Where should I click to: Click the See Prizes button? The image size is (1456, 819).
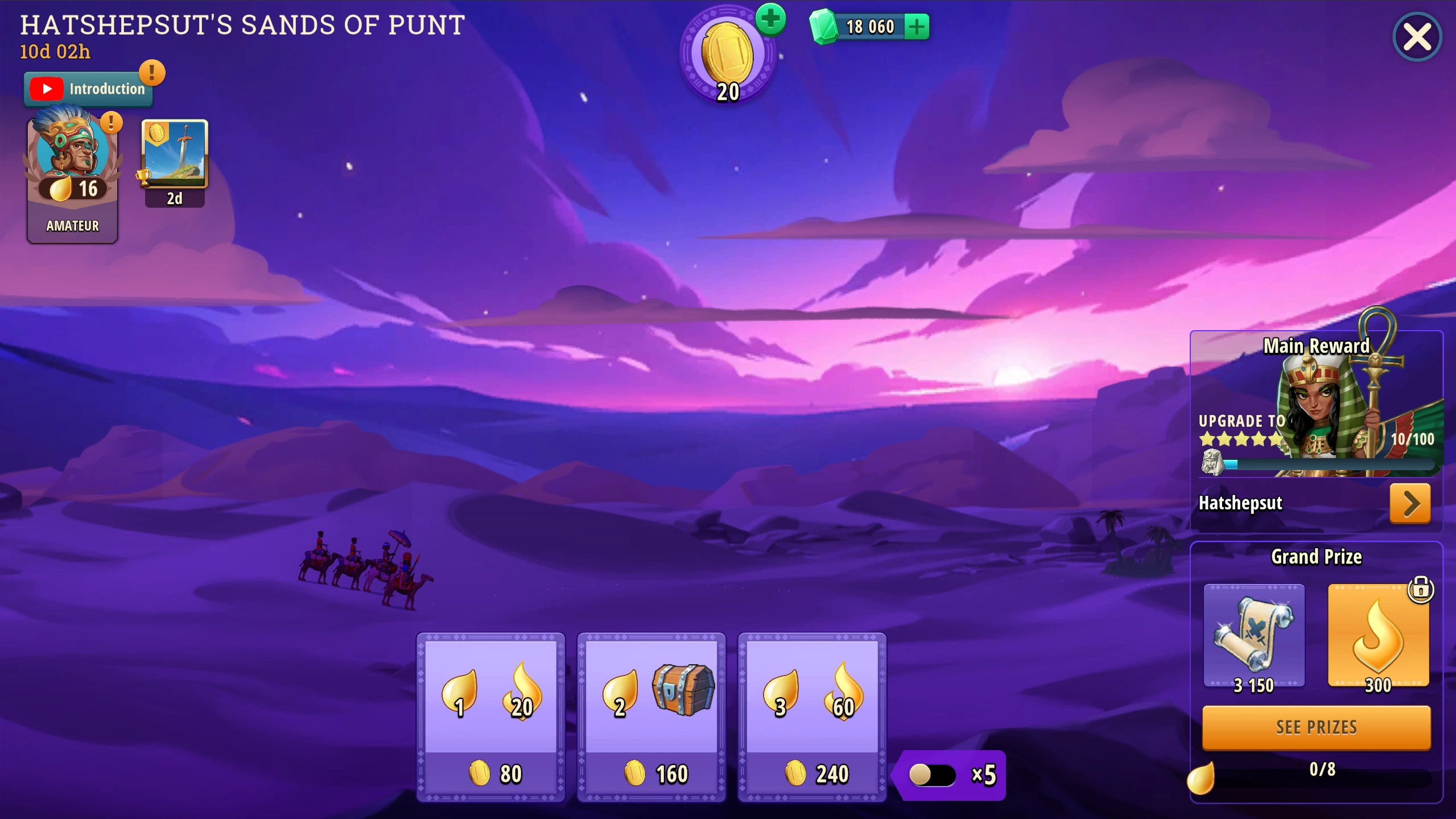pyautogui.click(x=1316, y=727)
